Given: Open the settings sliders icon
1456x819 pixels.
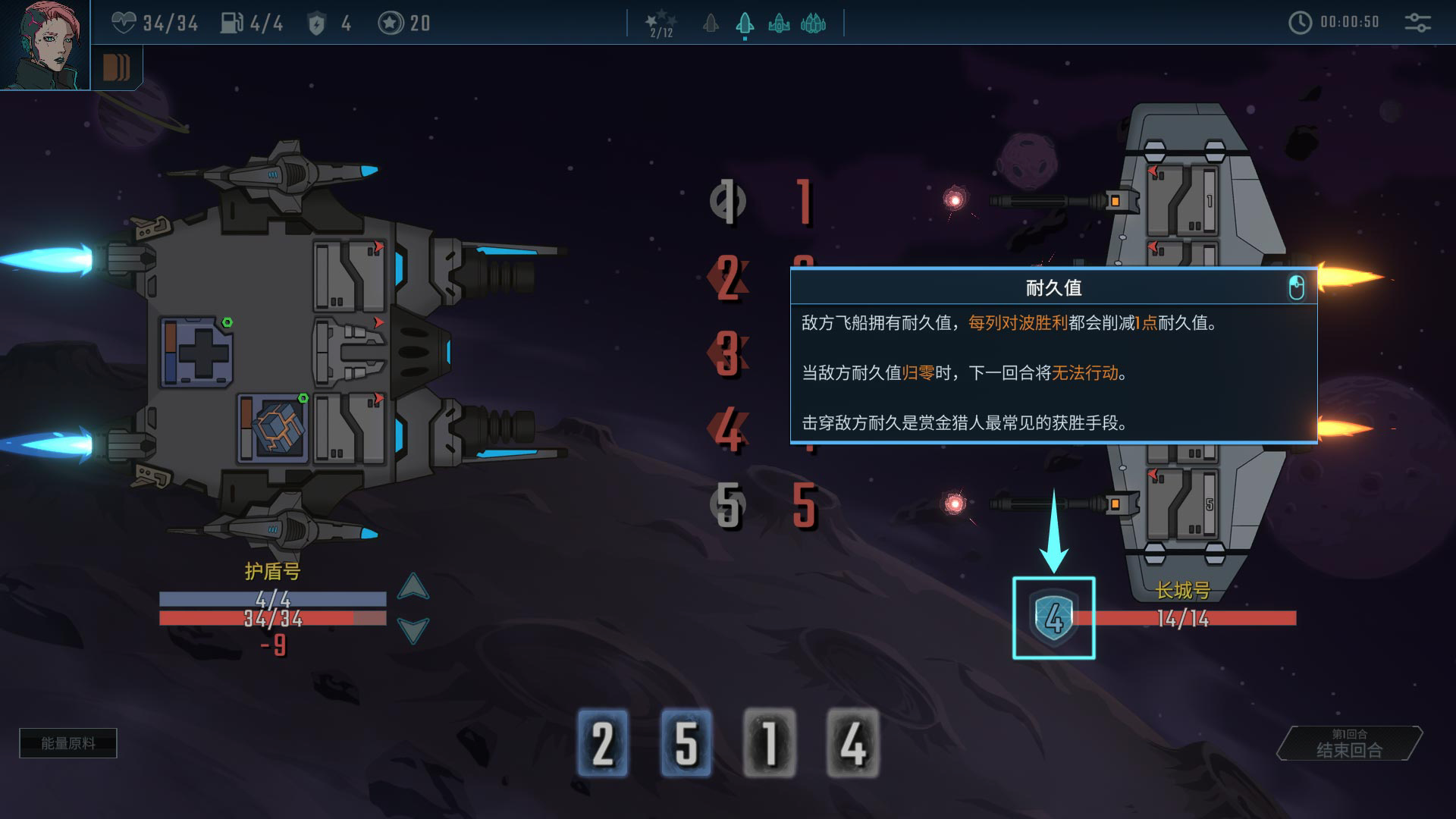Looking at the screenshot, I should [1417, 23].
